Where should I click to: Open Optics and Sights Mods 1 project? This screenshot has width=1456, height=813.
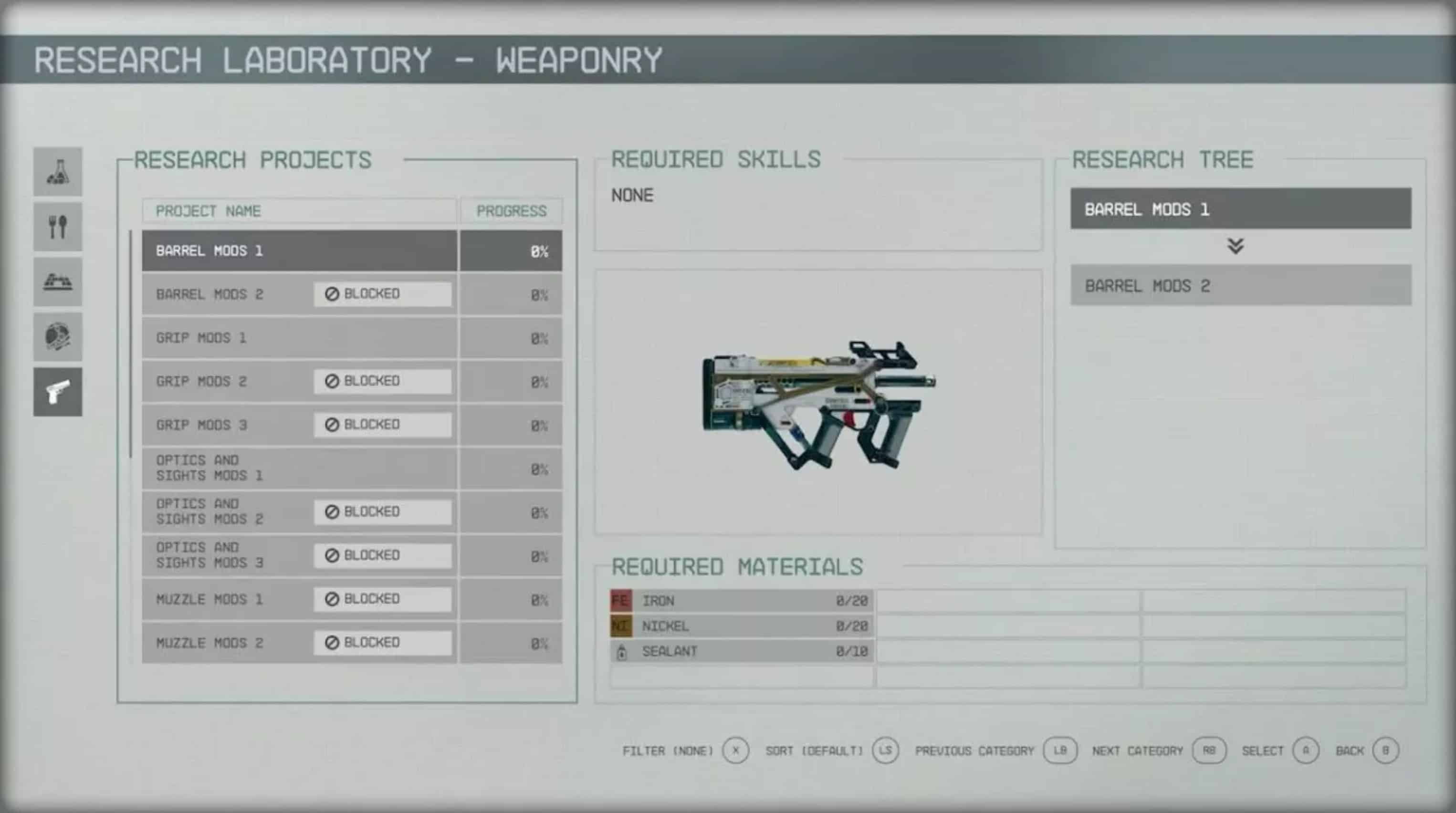tap(300, 469)
